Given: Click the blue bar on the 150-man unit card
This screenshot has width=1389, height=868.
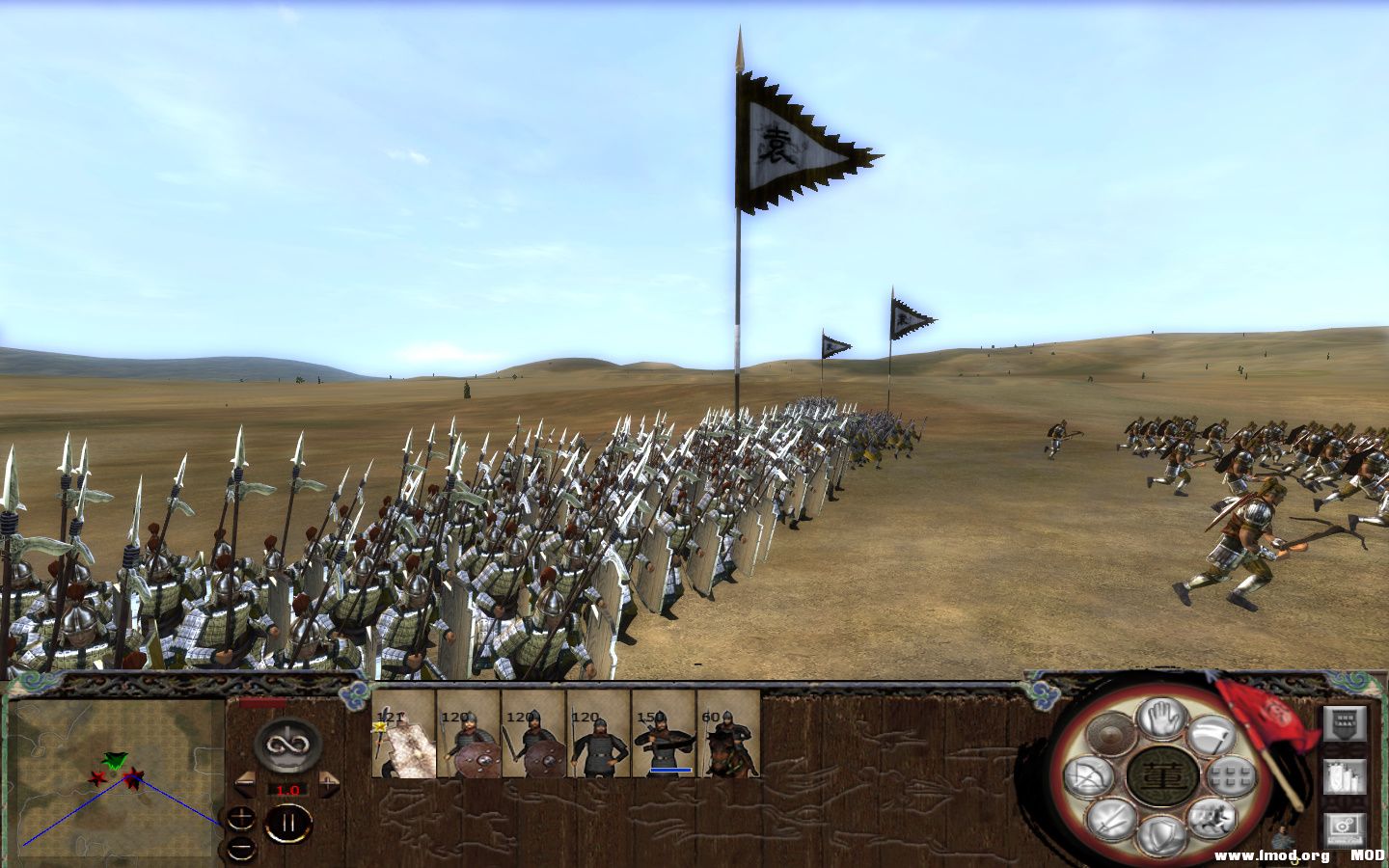Looking at the screenshot, I should coord(670,770).
